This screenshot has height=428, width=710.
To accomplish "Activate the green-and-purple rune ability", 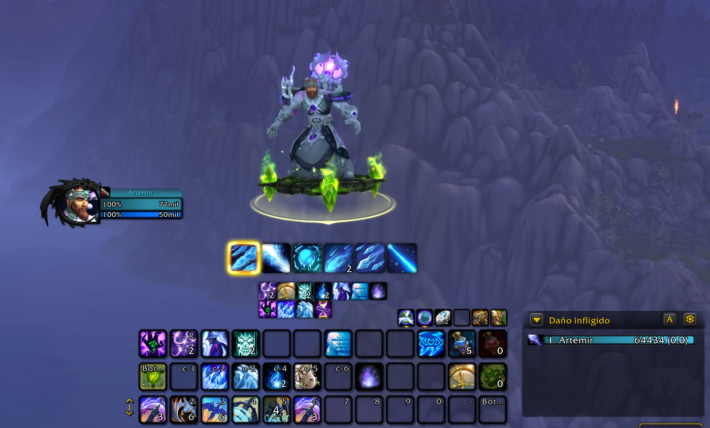I will pos(152,344).
